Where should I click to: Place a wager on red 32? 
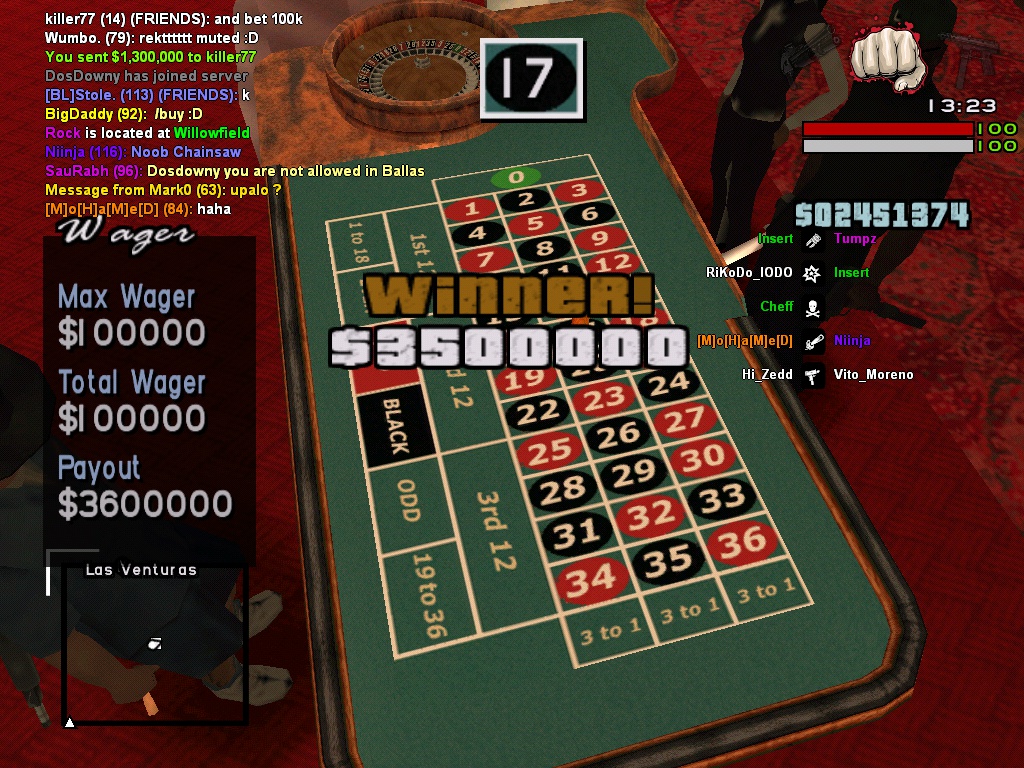651,514
